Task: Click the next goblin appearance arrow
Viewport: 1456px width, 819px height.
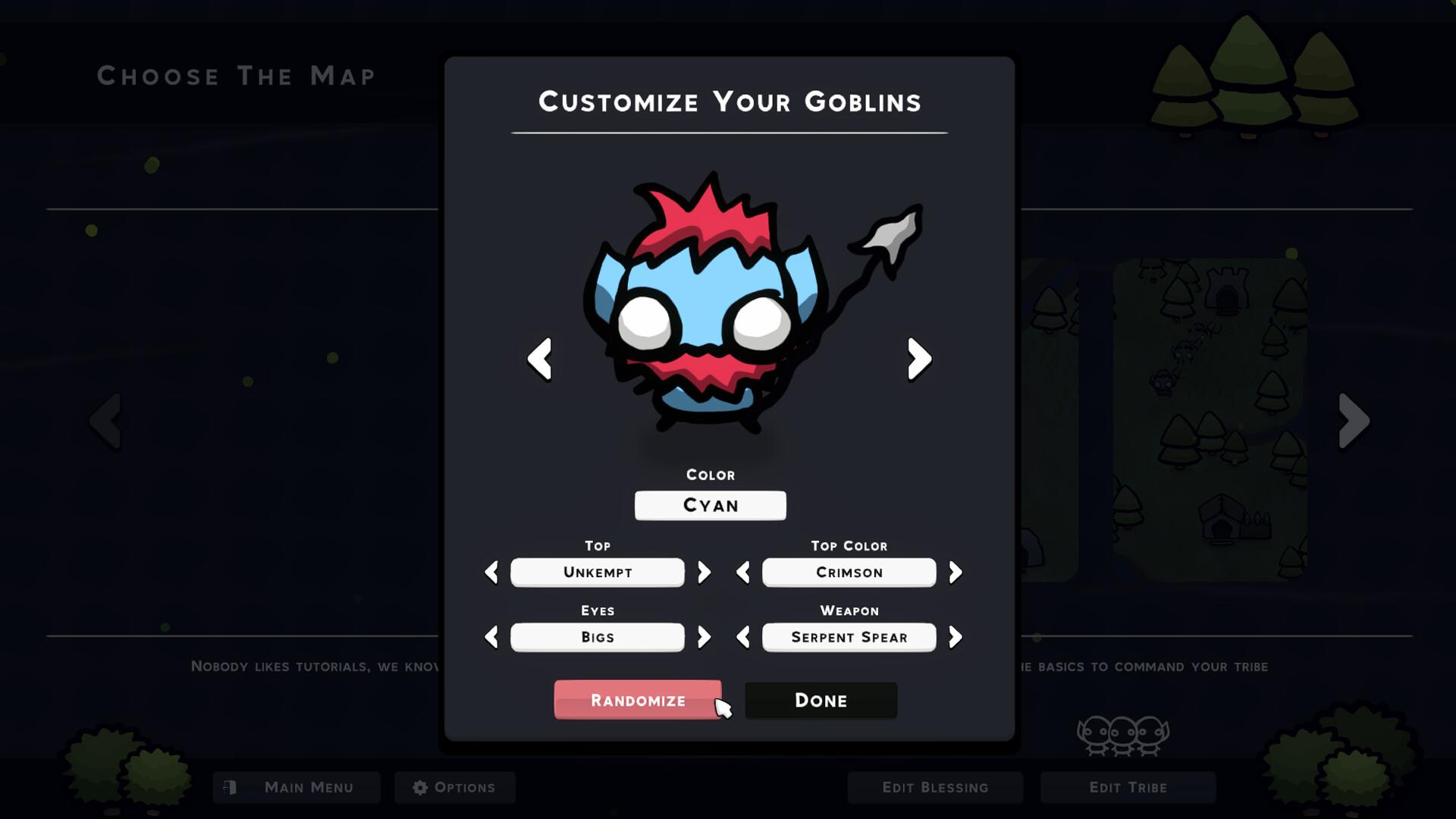Action: tap(918, 359)
